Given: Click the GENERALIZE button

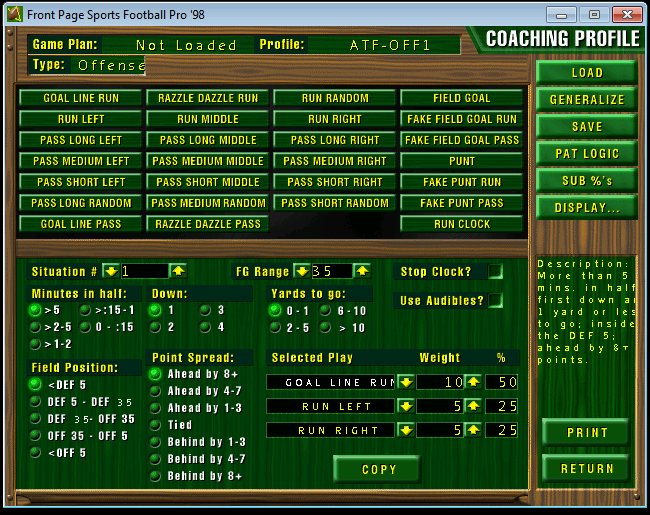Looking at the screenshot, I should pos(586,99).
